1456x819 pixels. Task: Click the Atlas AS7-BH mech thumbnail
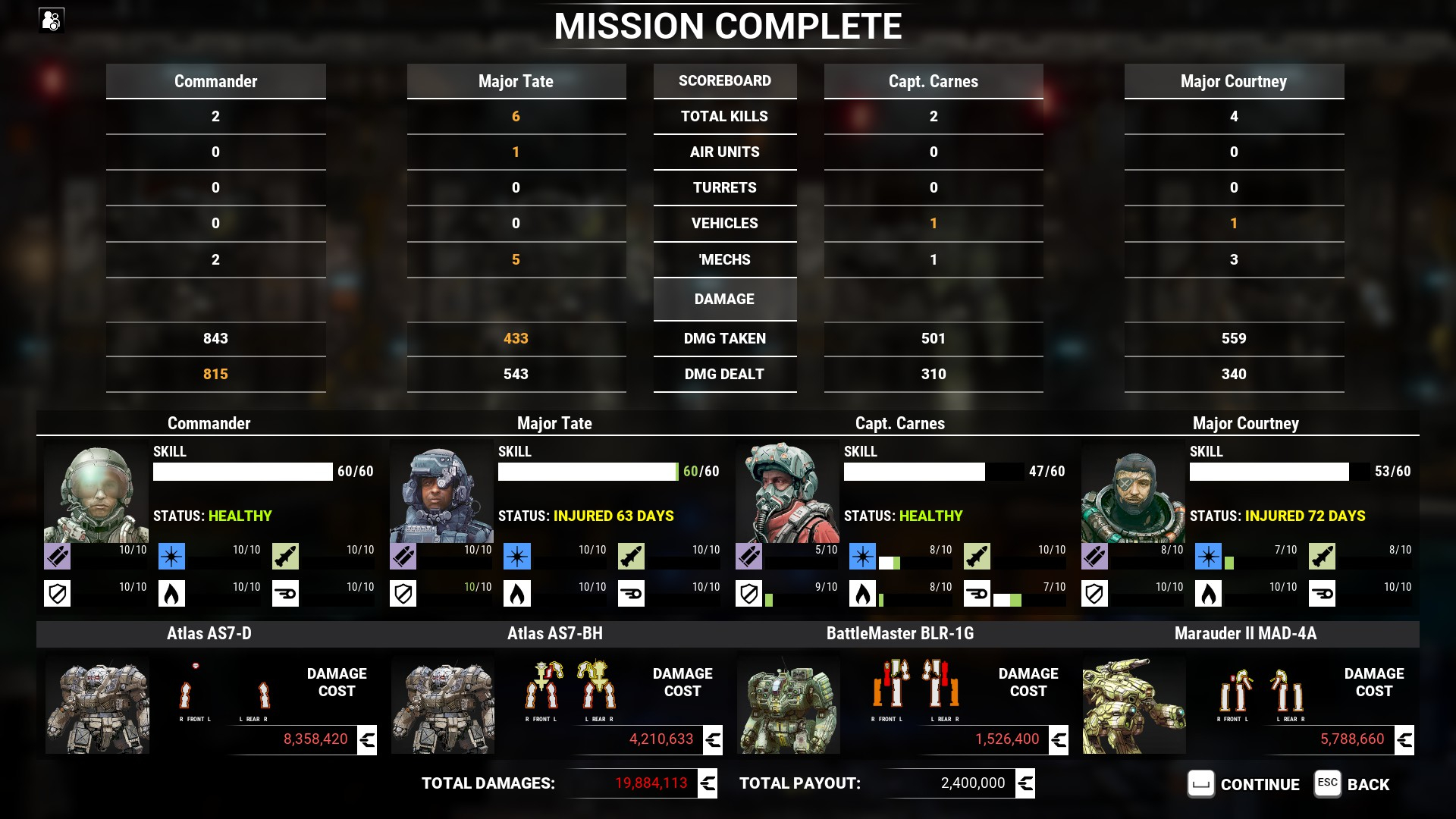pos(443,706)
